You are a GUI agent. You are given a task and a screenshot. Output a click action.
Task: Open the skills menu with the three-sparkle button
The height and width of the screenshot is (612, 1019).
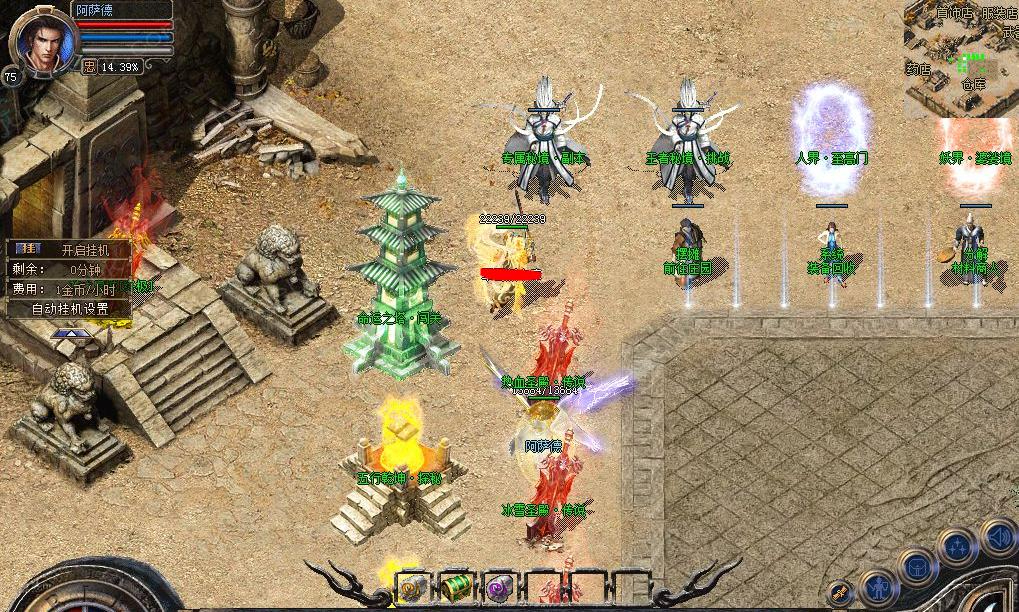point(958,547)
